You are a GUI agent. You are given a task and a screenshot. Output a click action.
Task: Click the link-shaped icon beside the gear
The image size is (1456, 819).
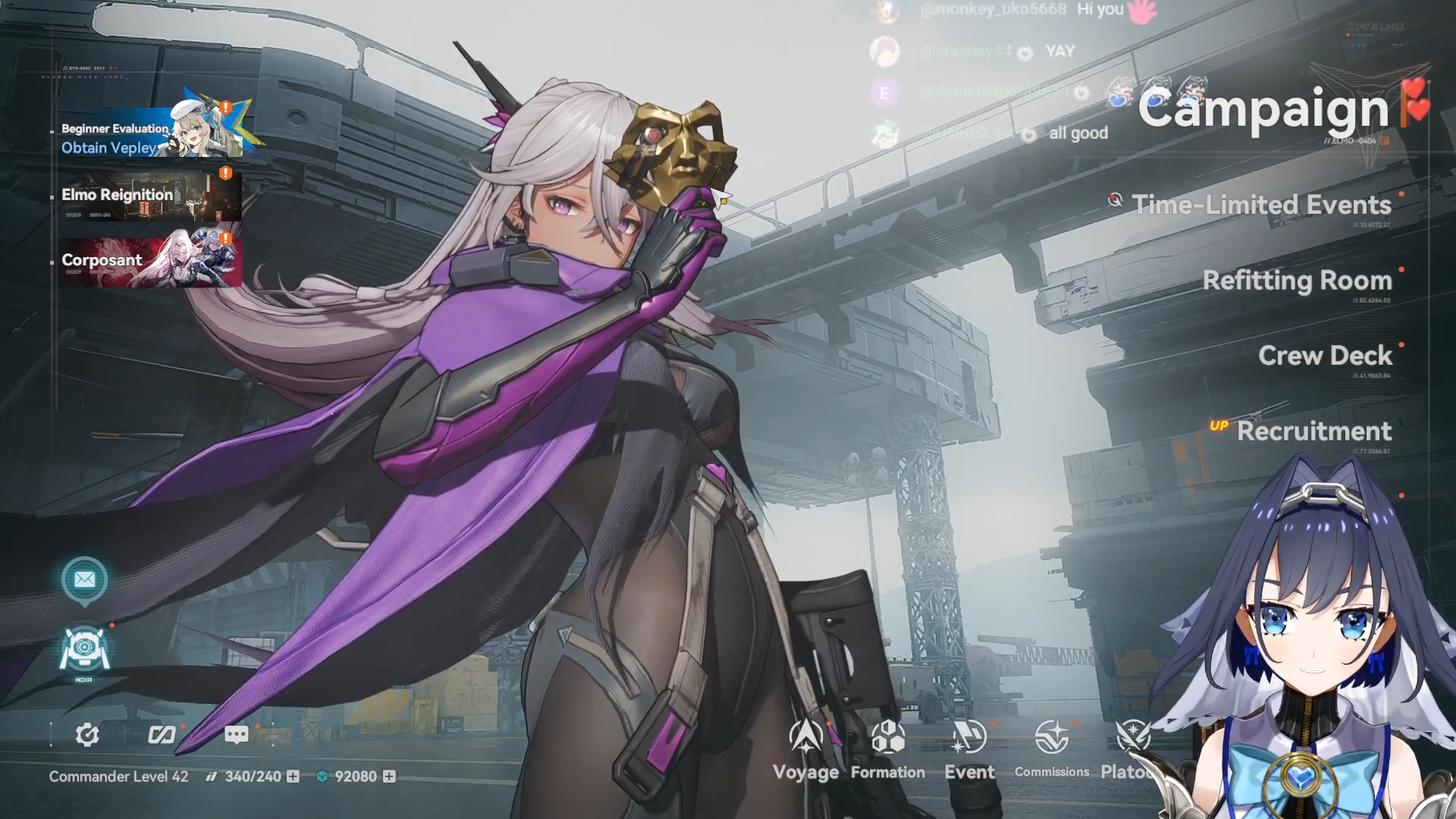tap(162, 735)
